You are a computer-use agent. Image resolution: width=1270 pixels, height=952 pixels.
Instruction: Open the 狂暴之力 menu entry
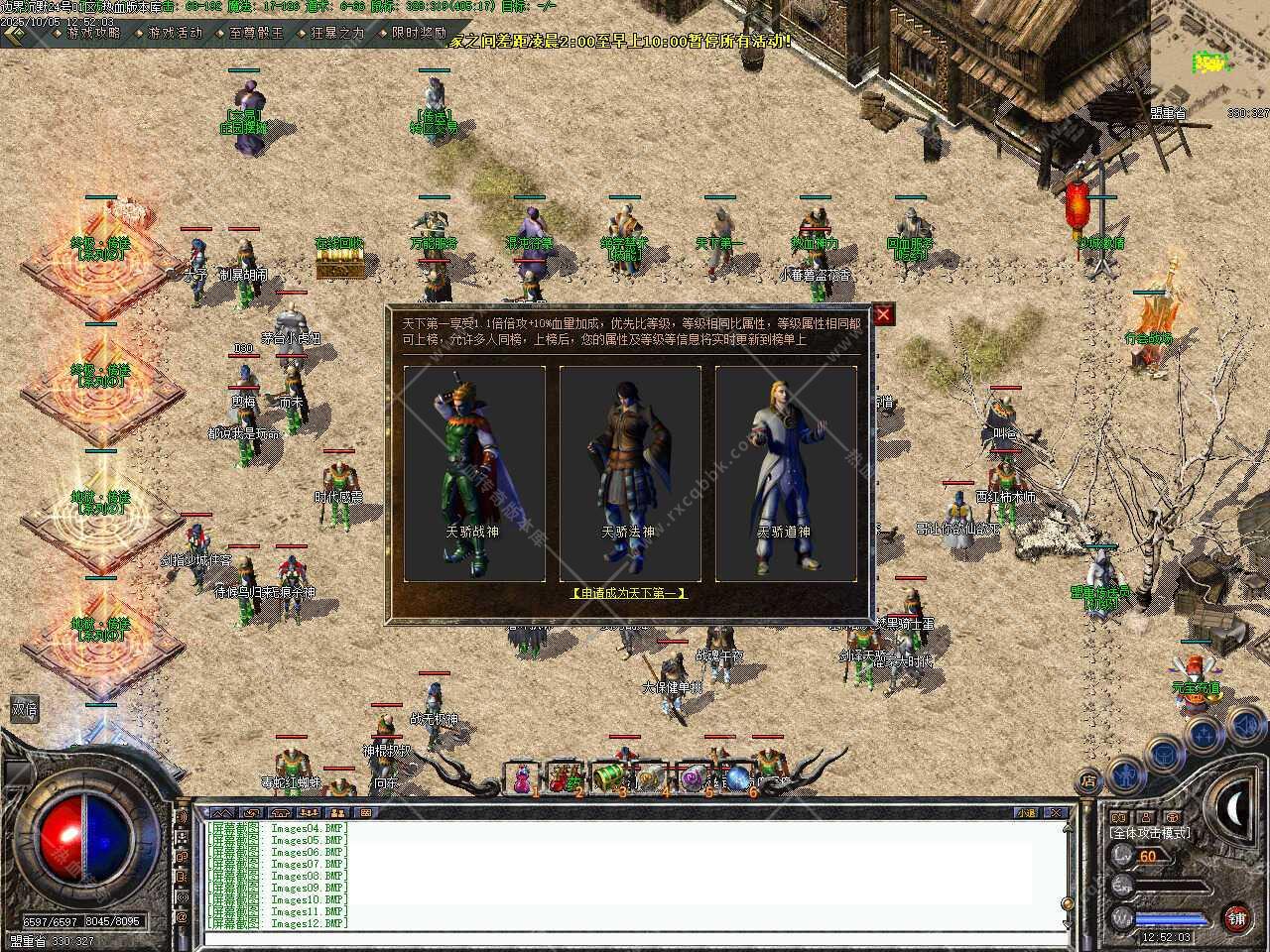click(x=331, y=32)
